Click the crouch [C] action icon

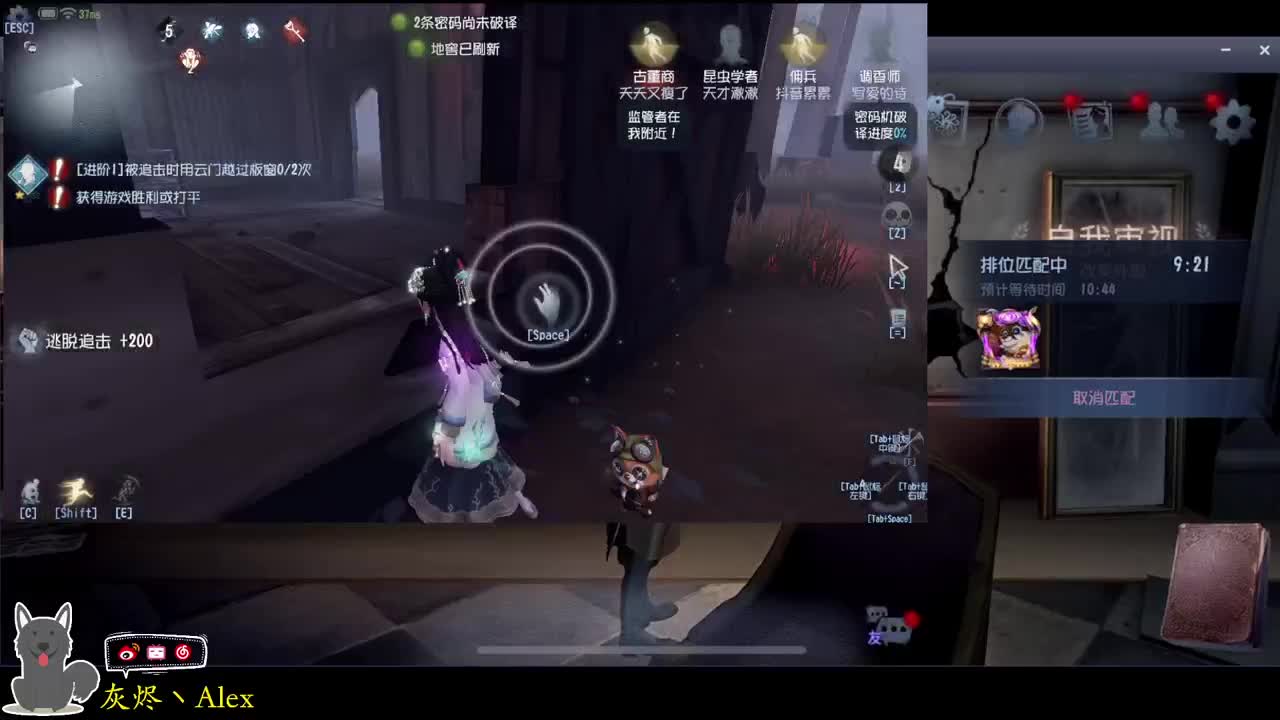28,491
